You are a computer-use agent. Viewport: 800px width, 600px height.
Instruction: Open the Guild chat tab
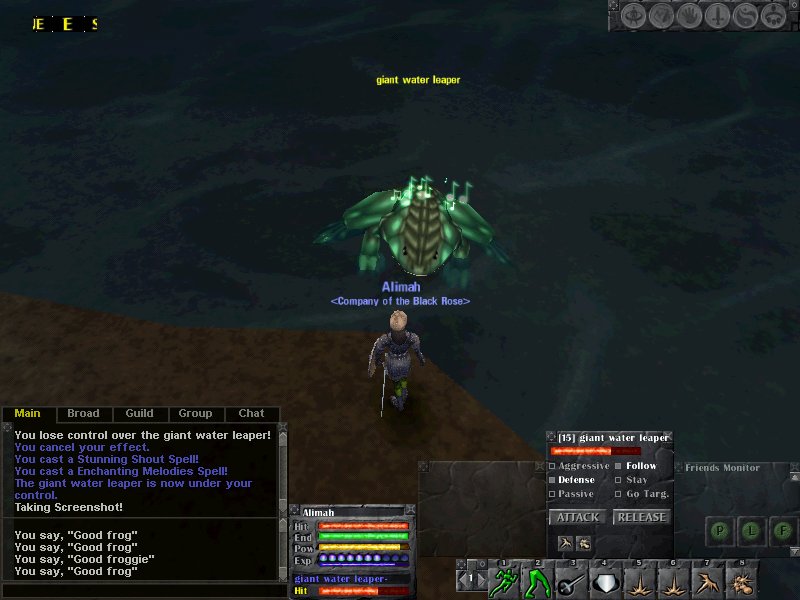[139, 413]
